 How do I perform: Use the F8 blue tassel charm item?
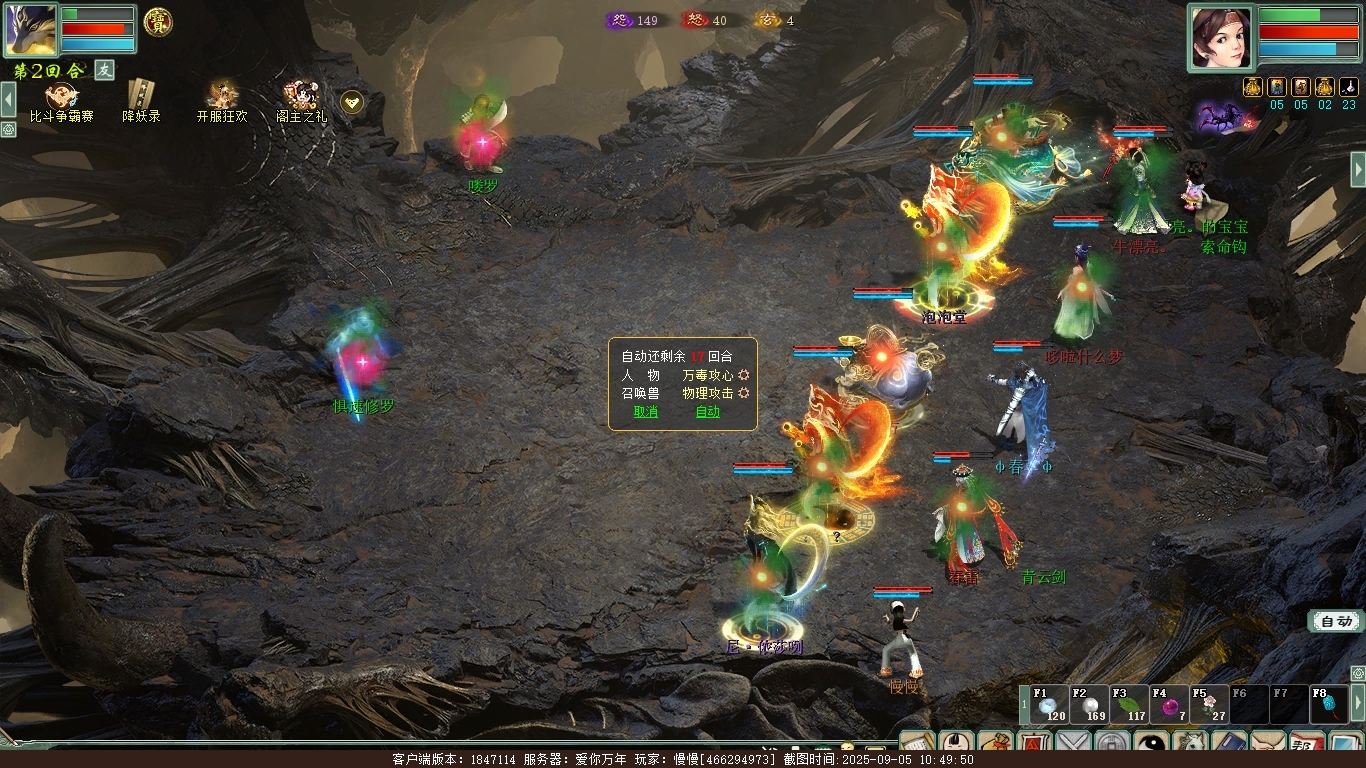[x=1329, y=706]
